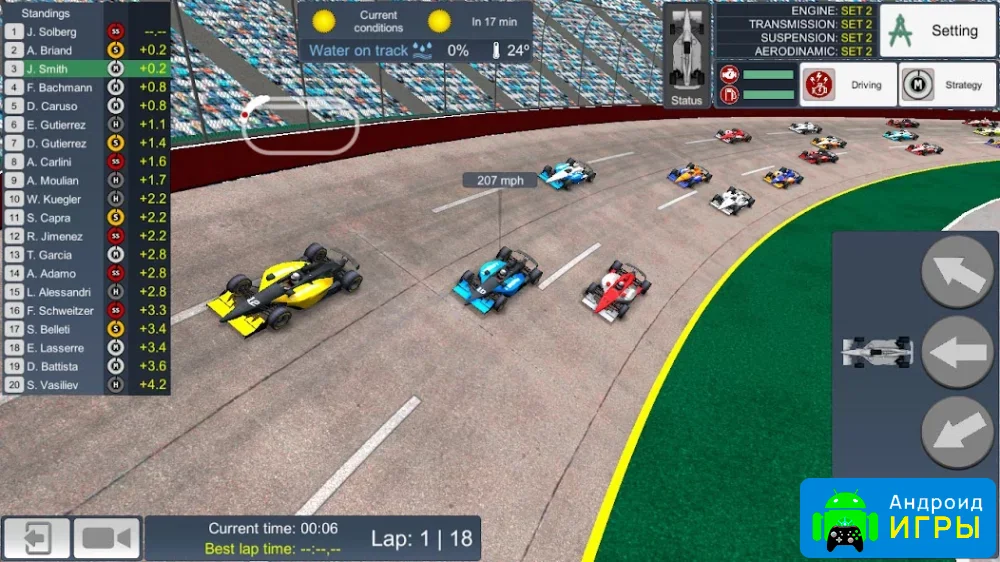This screenshot has width=1000, height=562.
Task: Tap the lower-left diagonal arrow button
Action: (x=956, y=432)
